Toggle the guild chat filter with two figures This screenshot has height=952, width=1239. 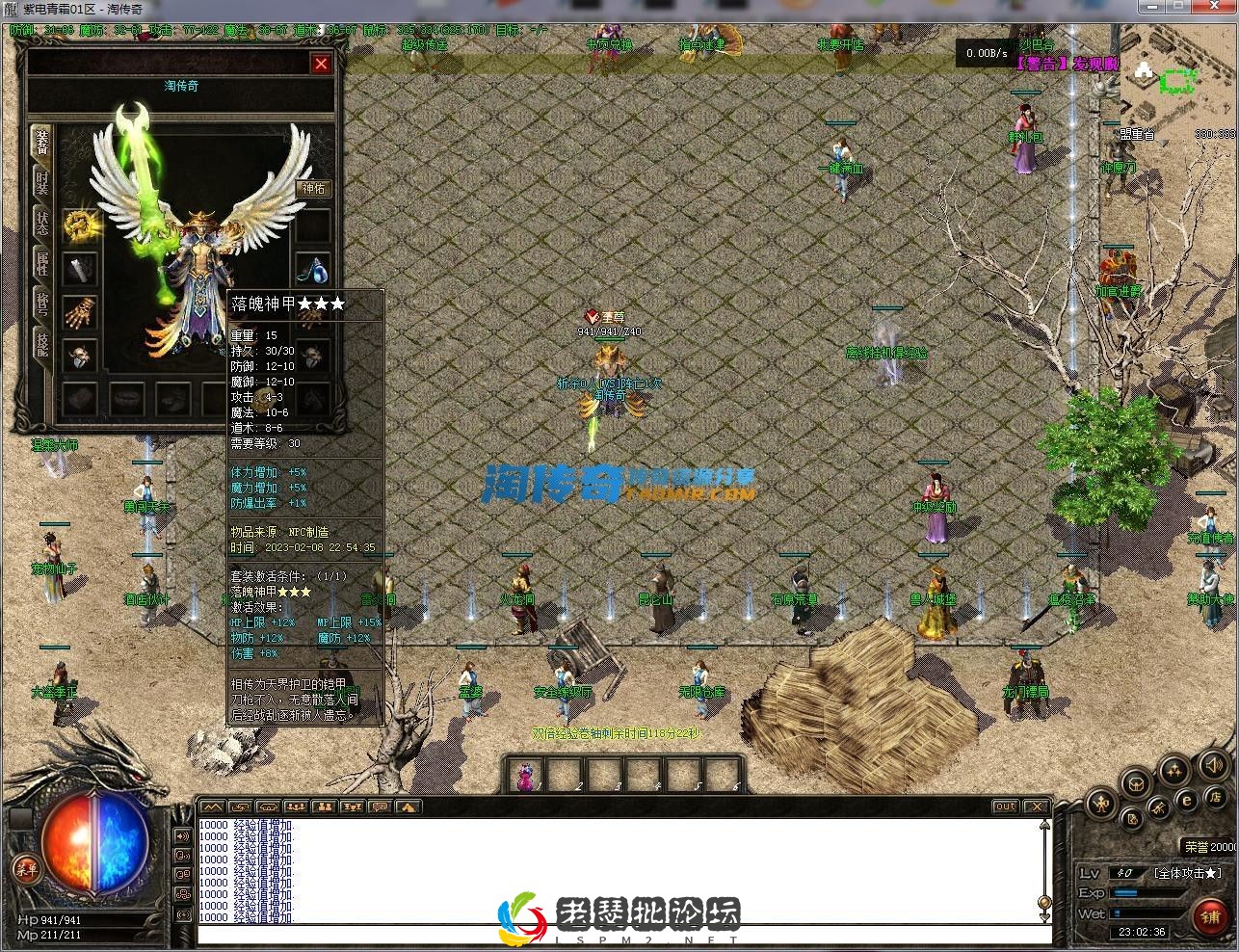(326, 807)
